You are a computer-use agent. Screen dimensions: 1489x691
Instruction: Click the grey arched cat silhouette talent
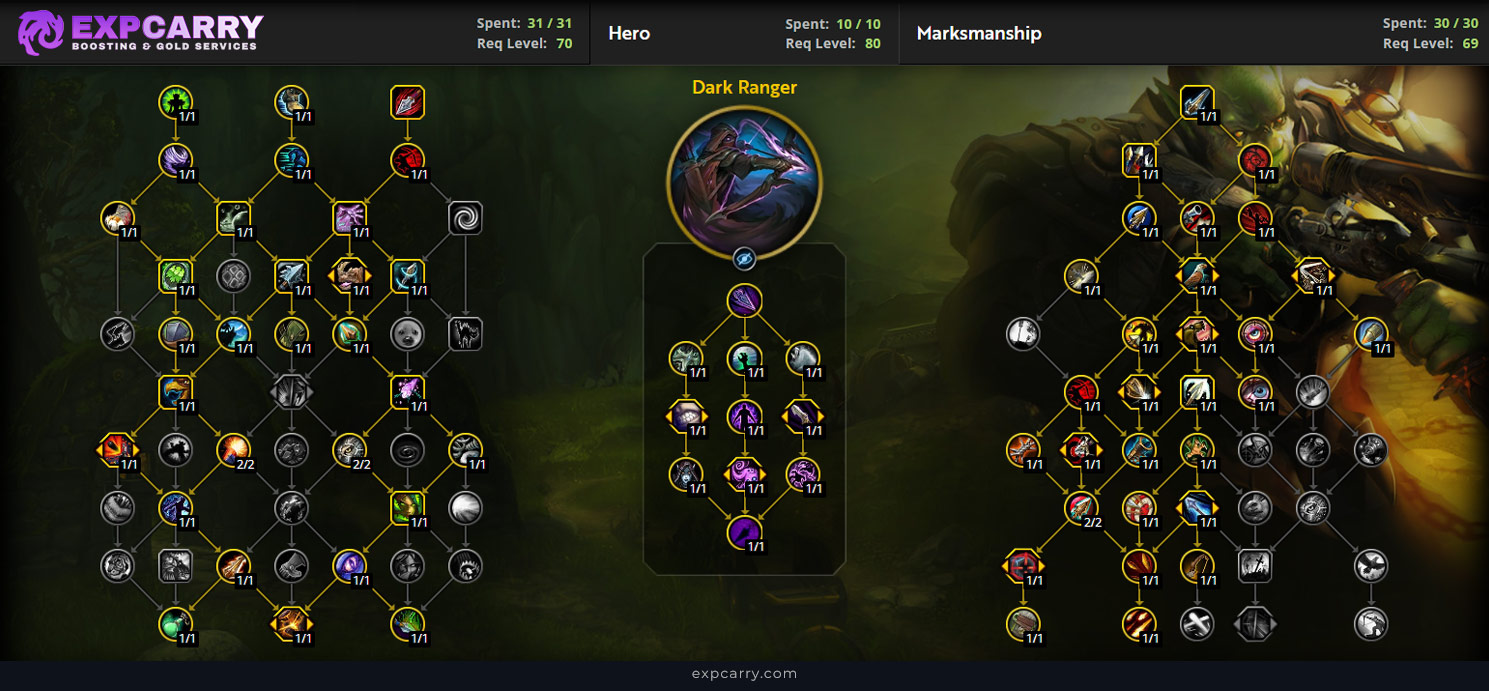tap(465, 333)
